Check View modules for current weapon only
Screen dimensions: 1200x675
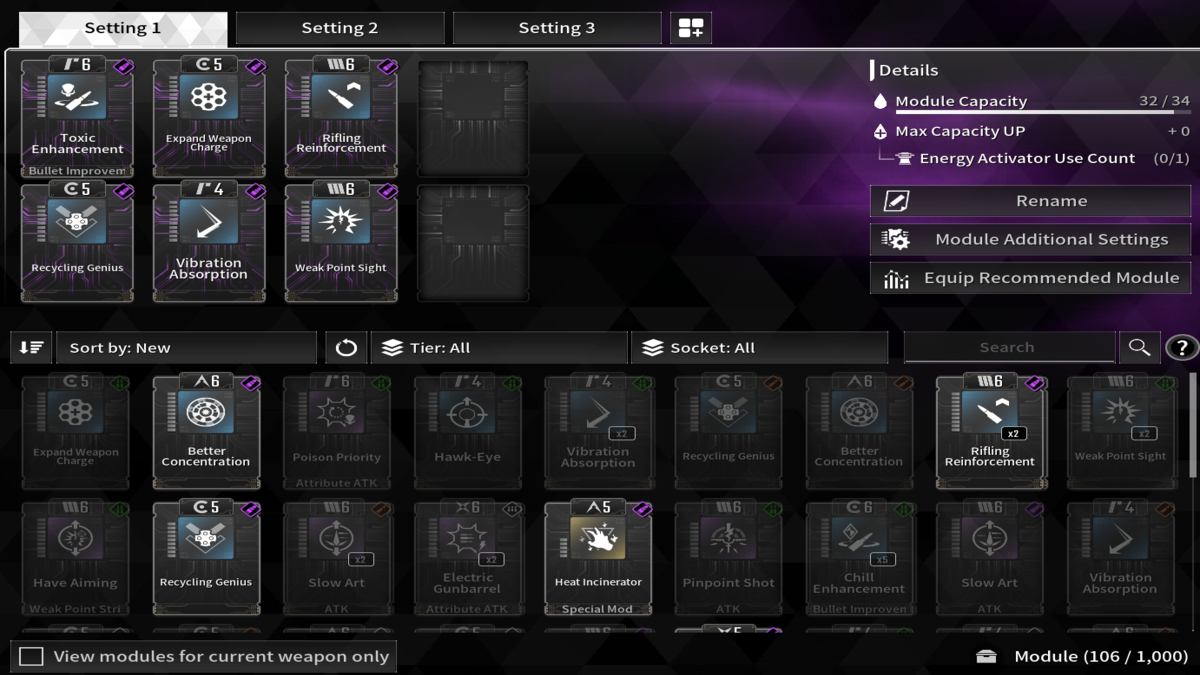pos(32,657)
